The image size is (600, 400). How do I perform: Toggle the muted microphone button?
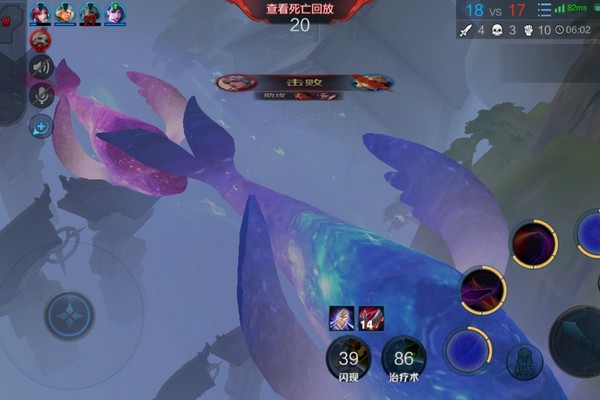(x=42, y=96)
